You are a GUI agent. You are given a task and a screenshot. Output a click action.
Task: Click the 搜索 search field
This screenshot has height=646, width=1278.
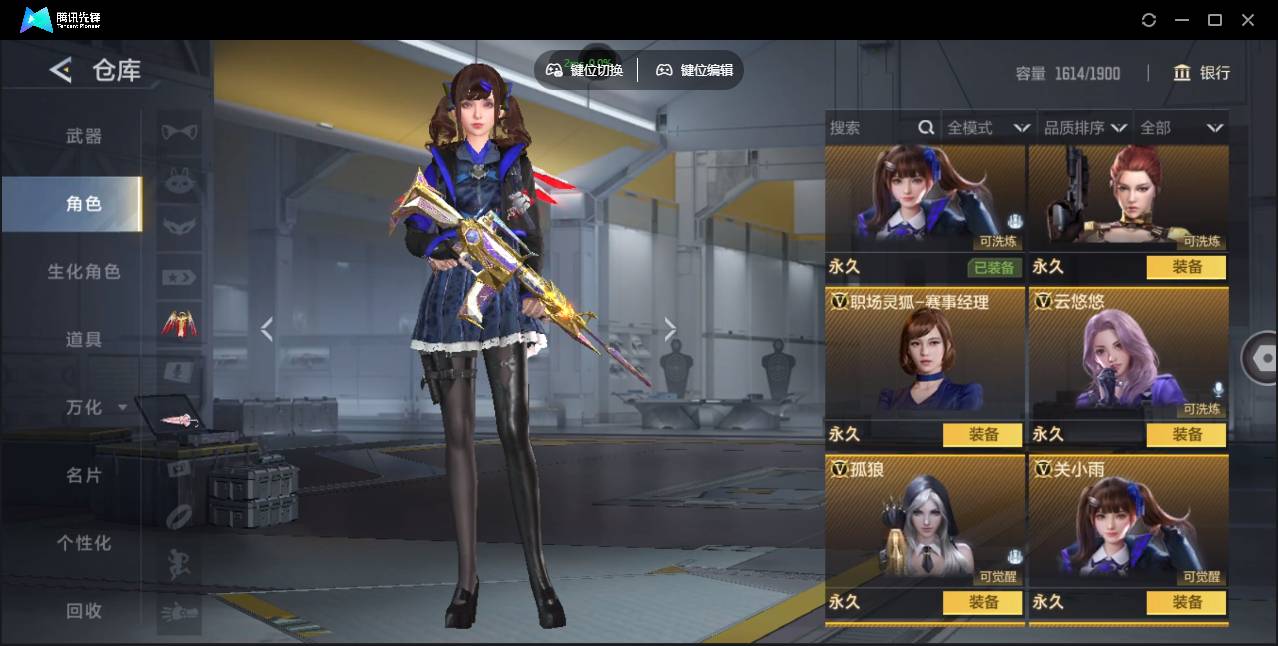[870, 128]
